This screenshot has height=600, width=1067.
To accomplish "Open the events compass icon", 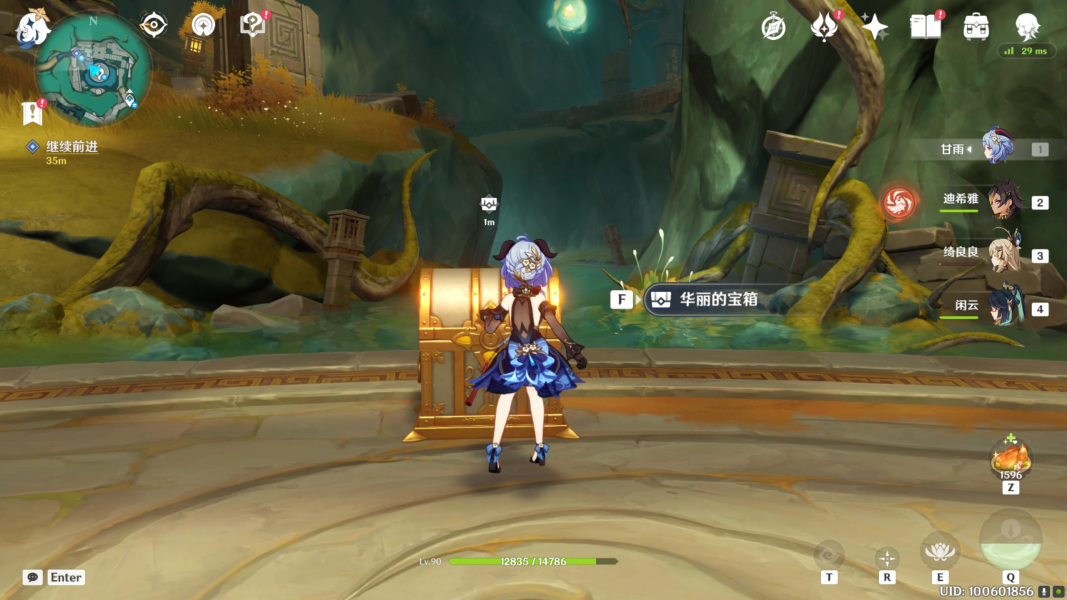I will pos(773,27).
